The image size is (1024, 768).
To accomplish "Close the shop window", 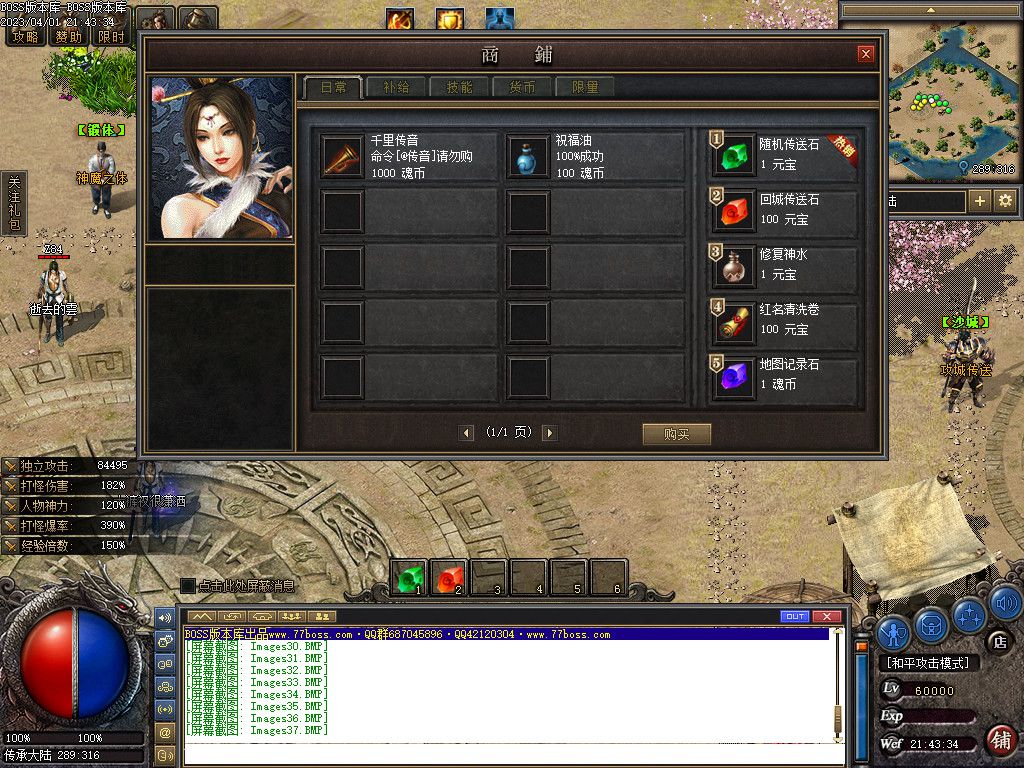I will click(x=866, y=54).
